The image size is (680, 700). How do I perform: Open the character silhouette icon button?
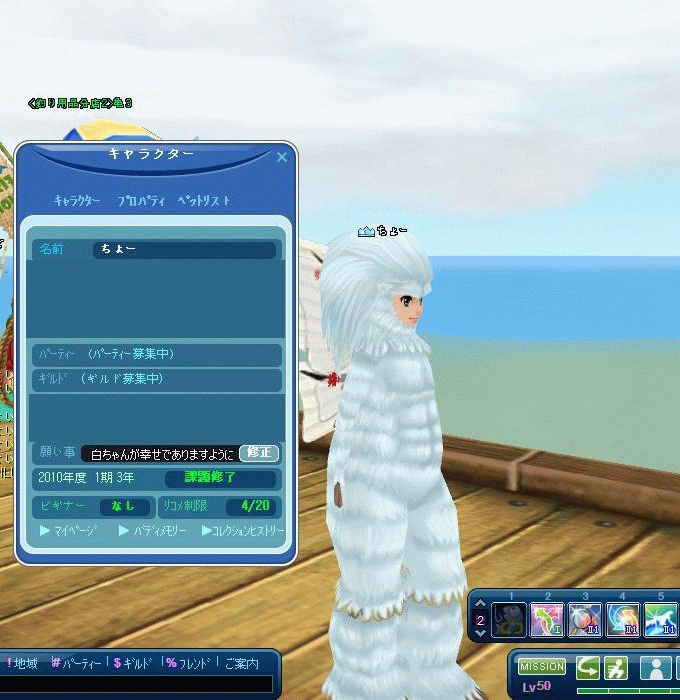(x=655, y=668)
